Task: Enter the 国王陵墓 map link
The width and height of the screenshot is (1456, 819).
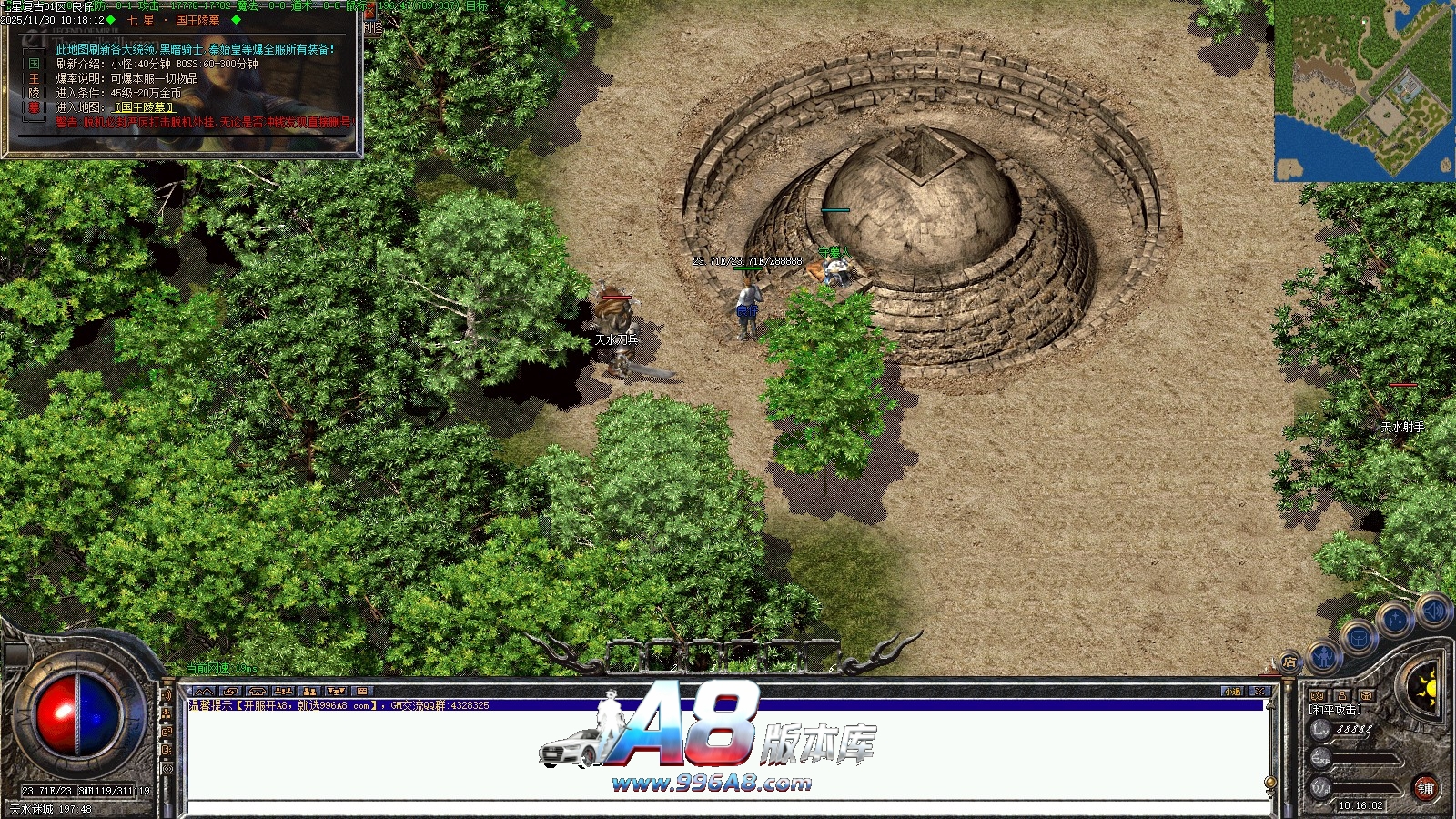Action: tap(144, 107)
